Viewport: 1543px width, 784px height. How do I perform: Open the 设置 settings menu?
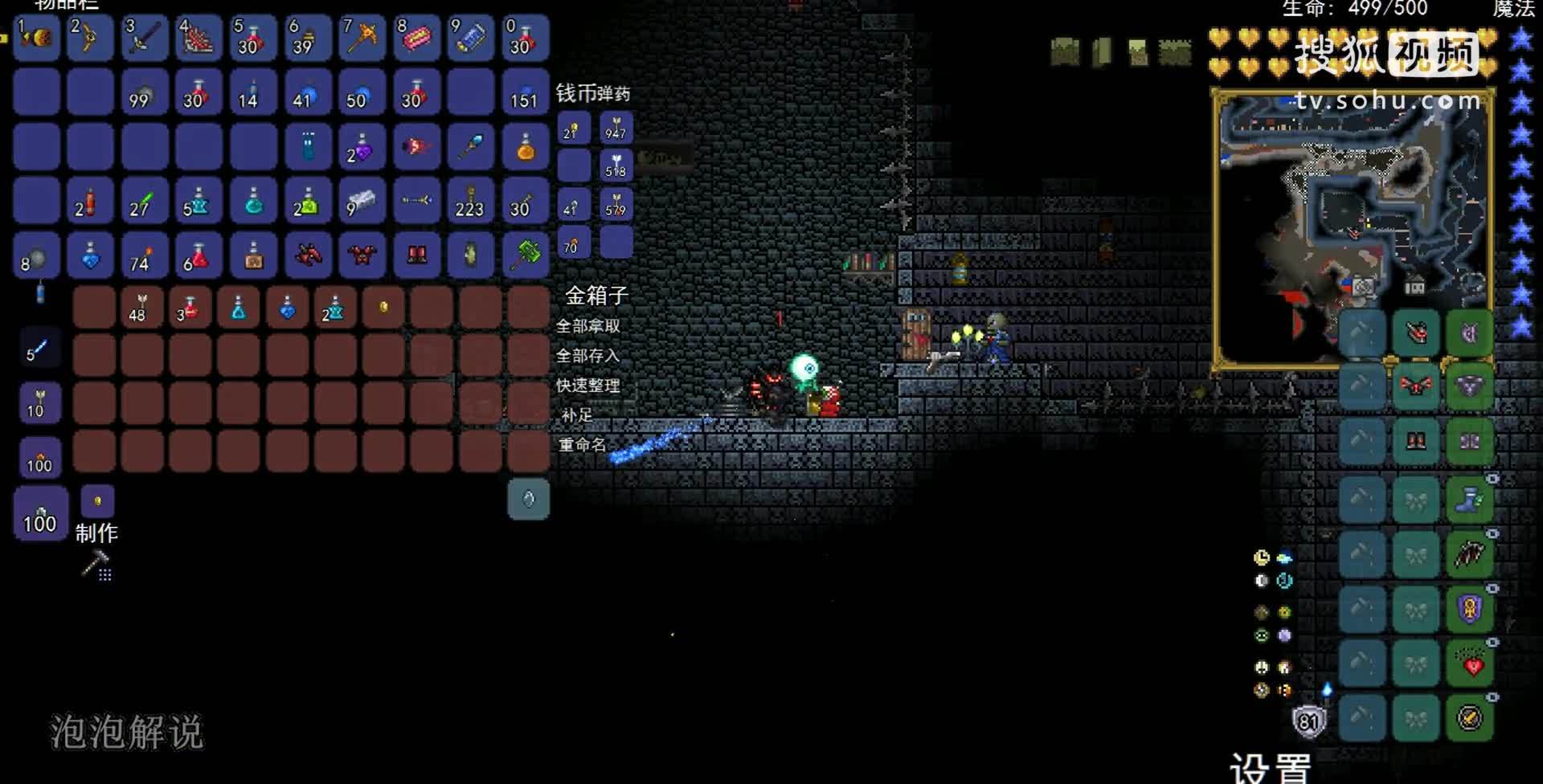click(1270, 767)
